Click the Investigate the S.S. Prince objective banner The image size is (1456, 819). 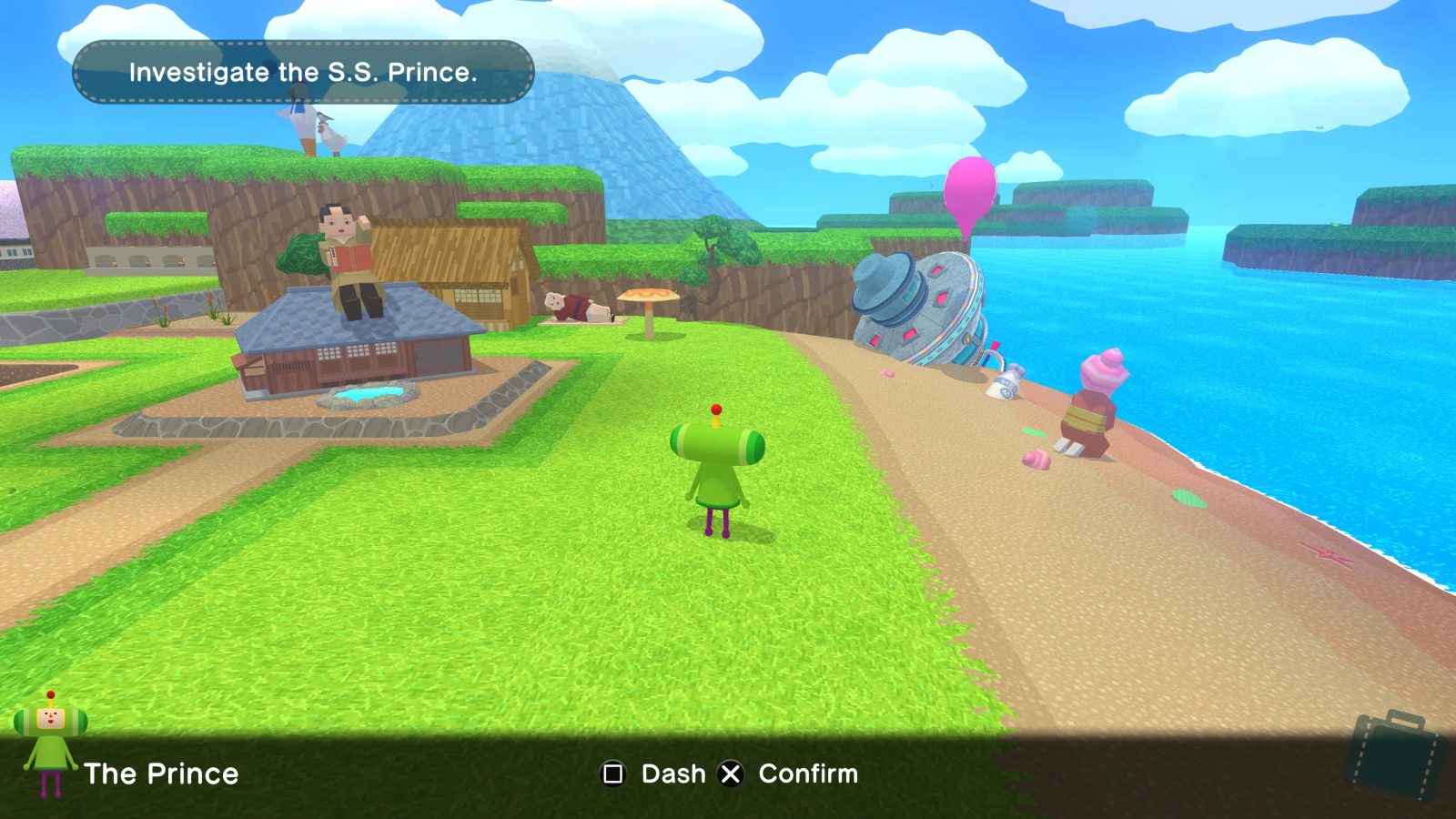coord(303,72)
